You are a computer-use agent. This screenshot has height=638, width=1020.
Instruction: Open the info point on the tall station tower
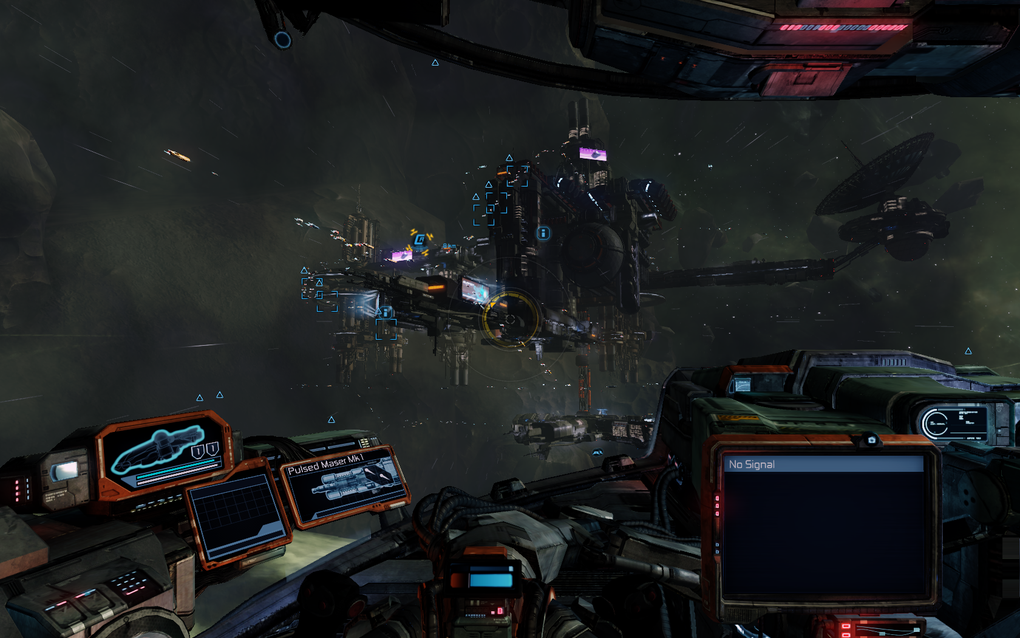[543, 233]
